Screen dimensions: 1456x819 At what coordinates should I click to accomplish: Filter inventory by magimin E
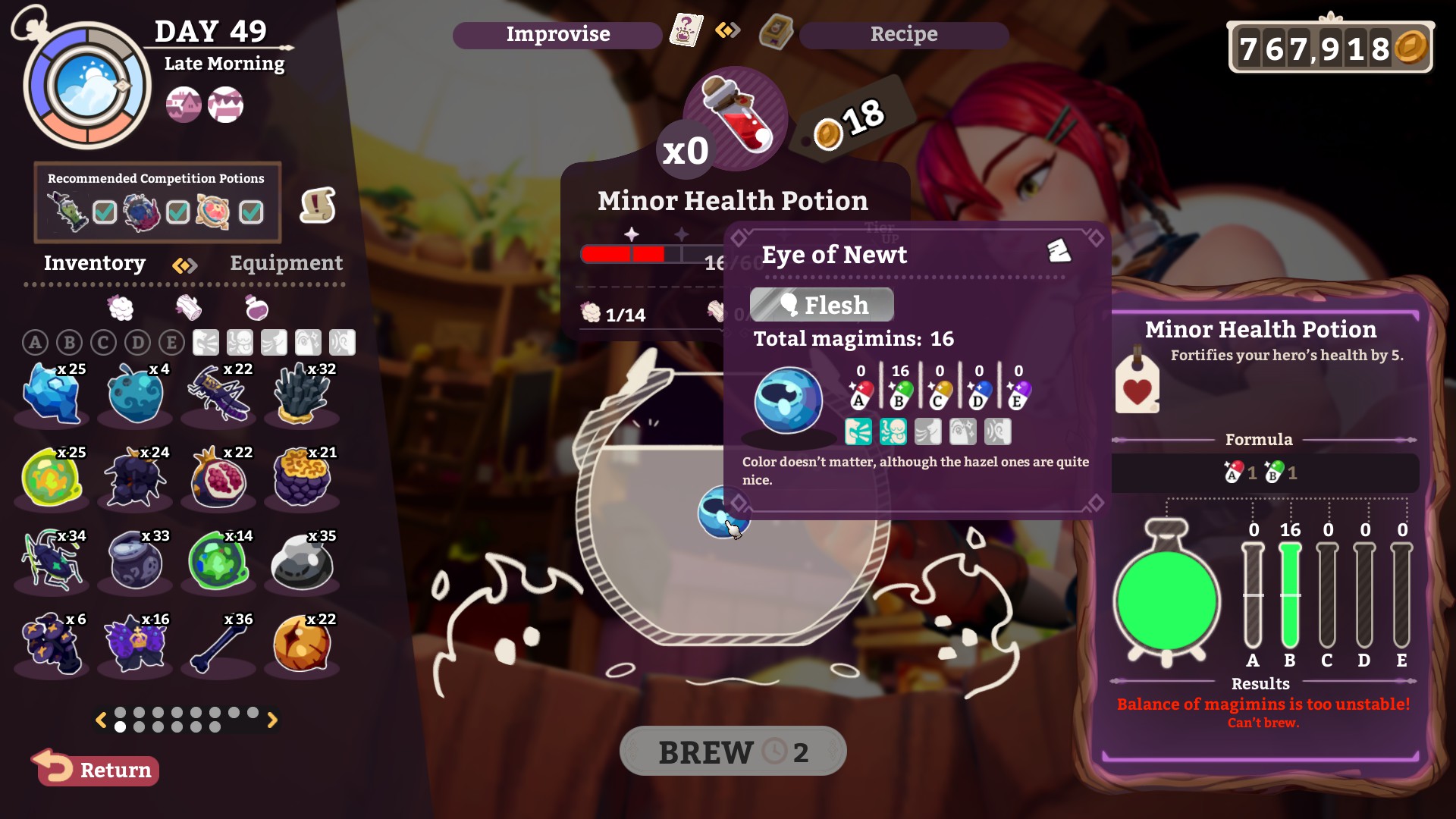(x=171, y=343)
